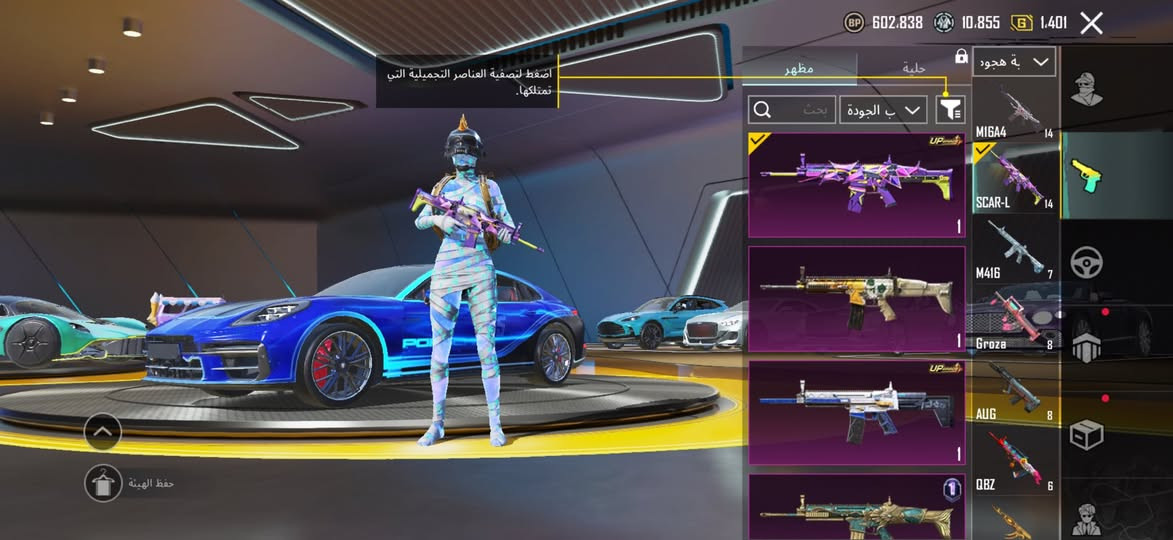Select the M16A4 weapon in the list
This screenshot has height=540, width=1173.
click(x=1014, y=111)
